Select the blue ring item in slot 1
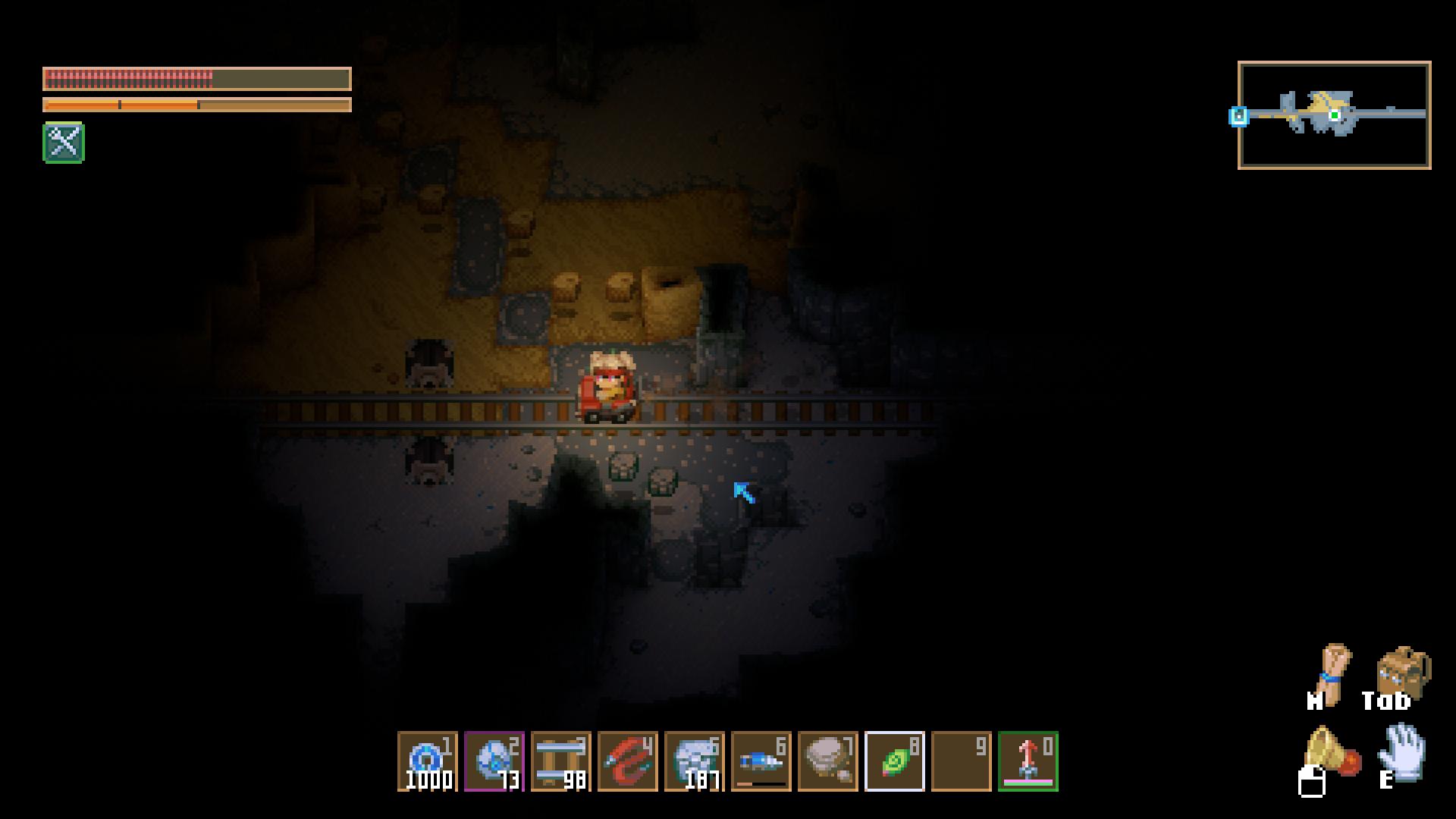The image size is (1456, 819). 427,761
